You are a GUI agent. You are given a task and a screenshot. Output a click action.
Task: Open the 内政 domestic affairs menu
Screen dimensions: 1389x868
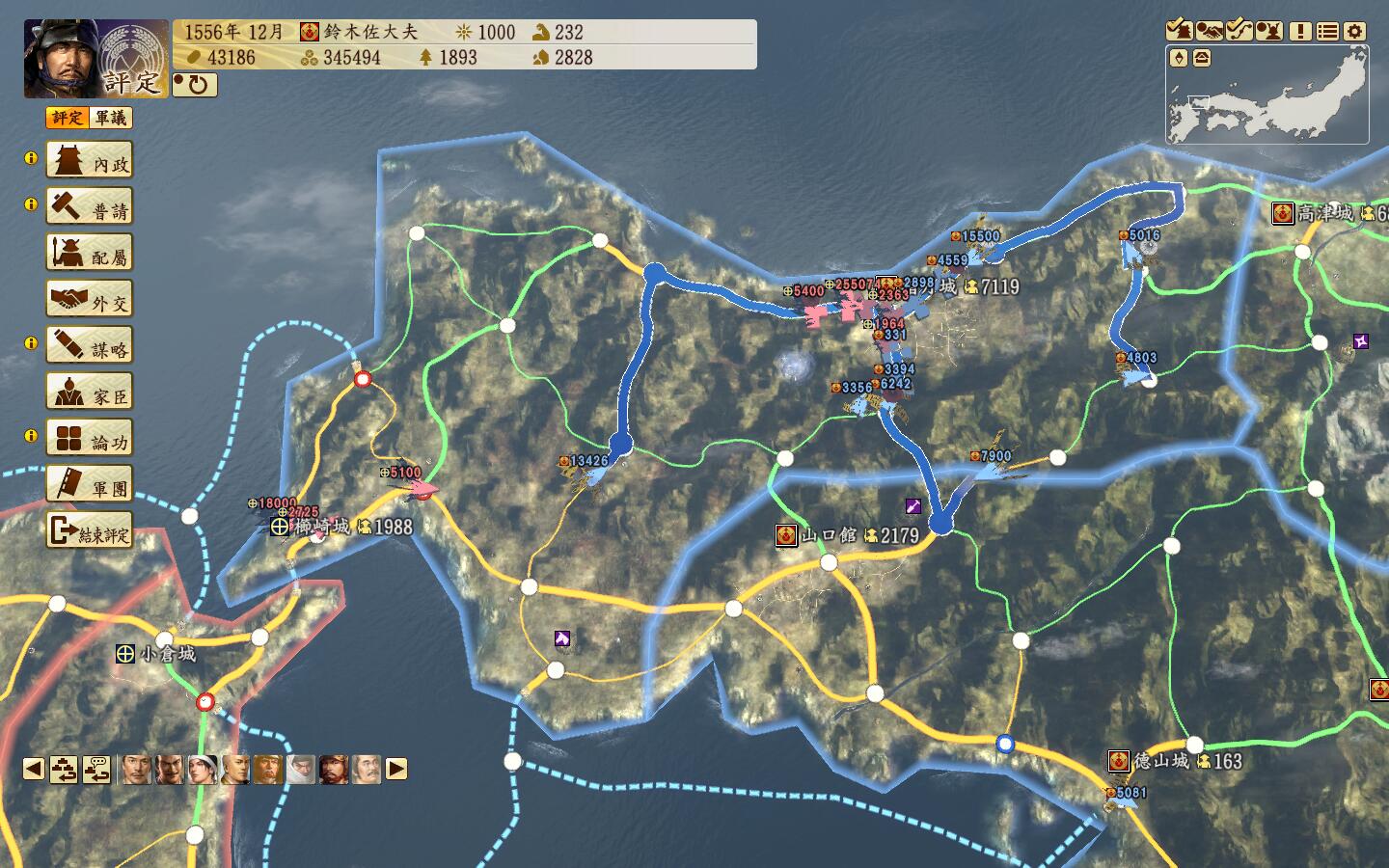[x=90, y=161]
